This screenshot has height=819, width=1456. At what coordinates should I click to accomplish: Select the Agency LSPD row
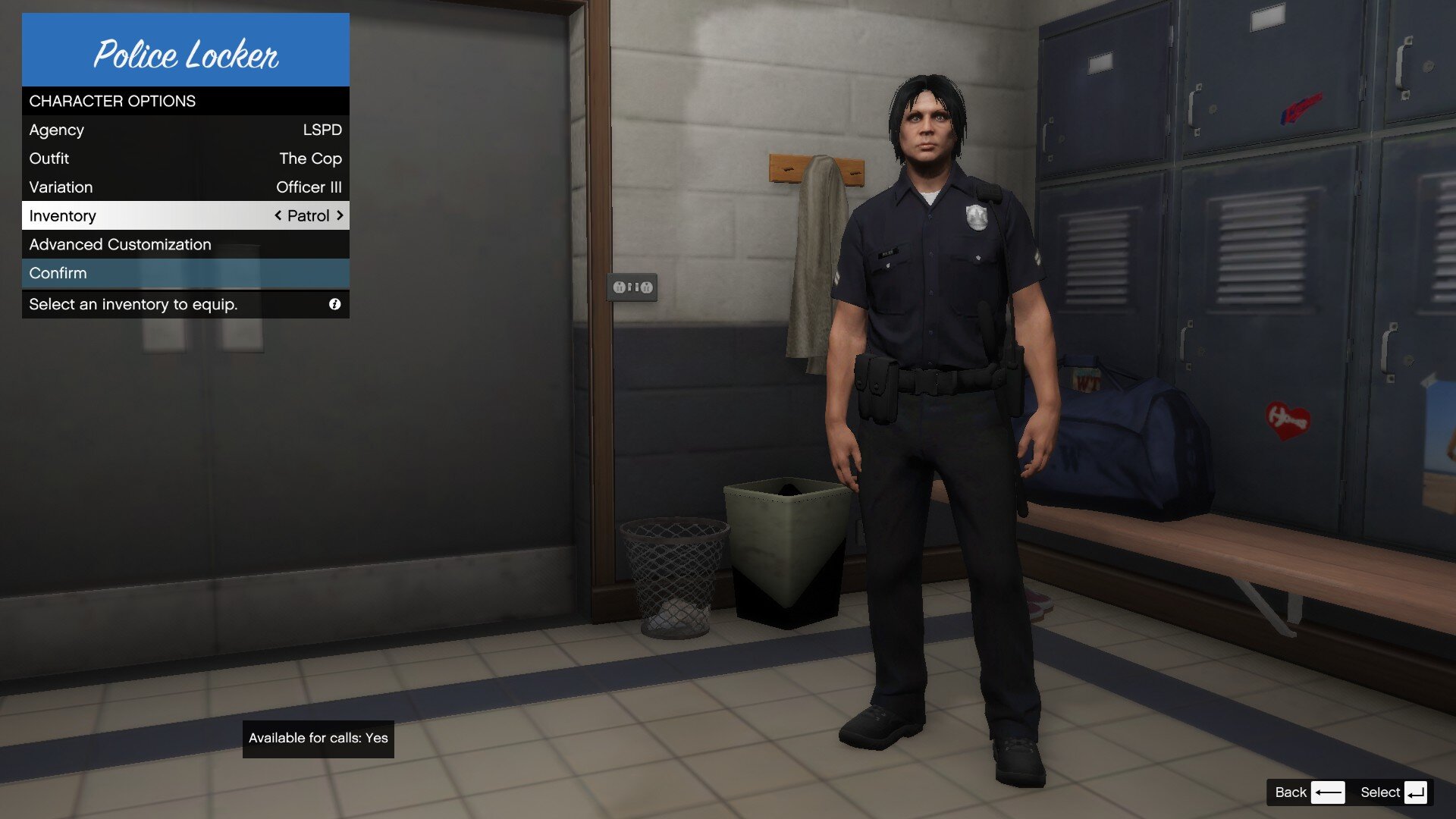pos(185,130)
